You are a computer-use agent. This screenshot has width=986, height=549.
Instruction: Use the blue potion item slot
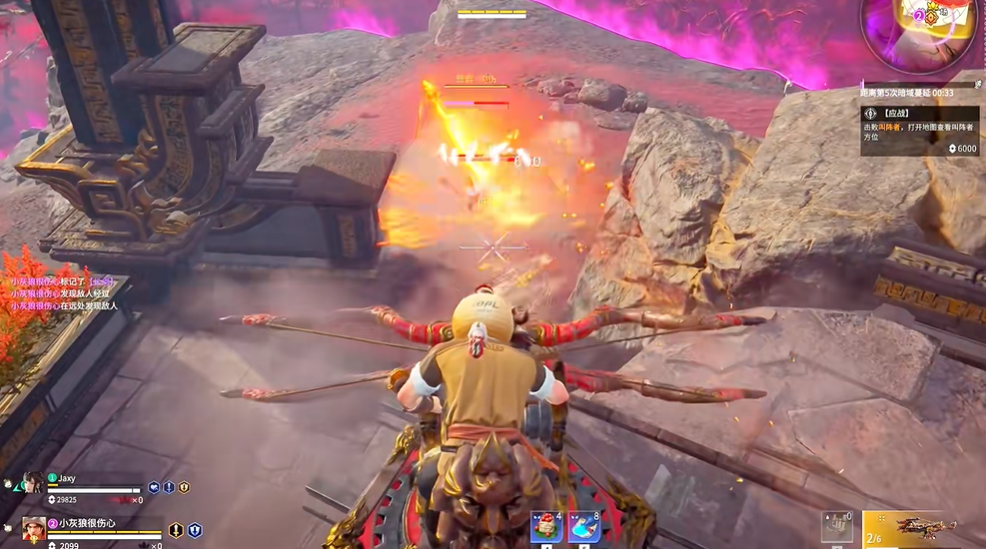coord(583,527)
